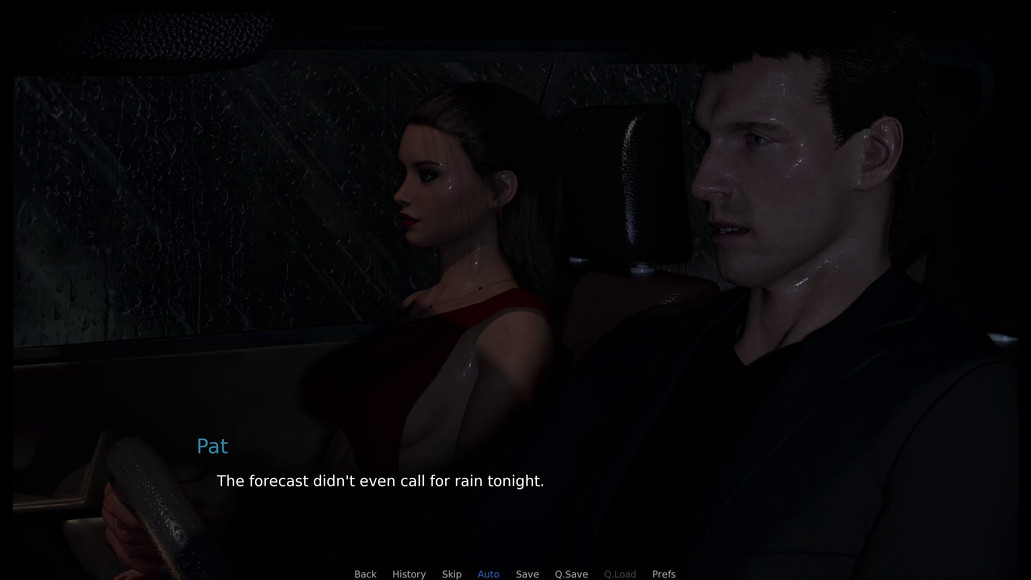Open the History log

(409, 574)
